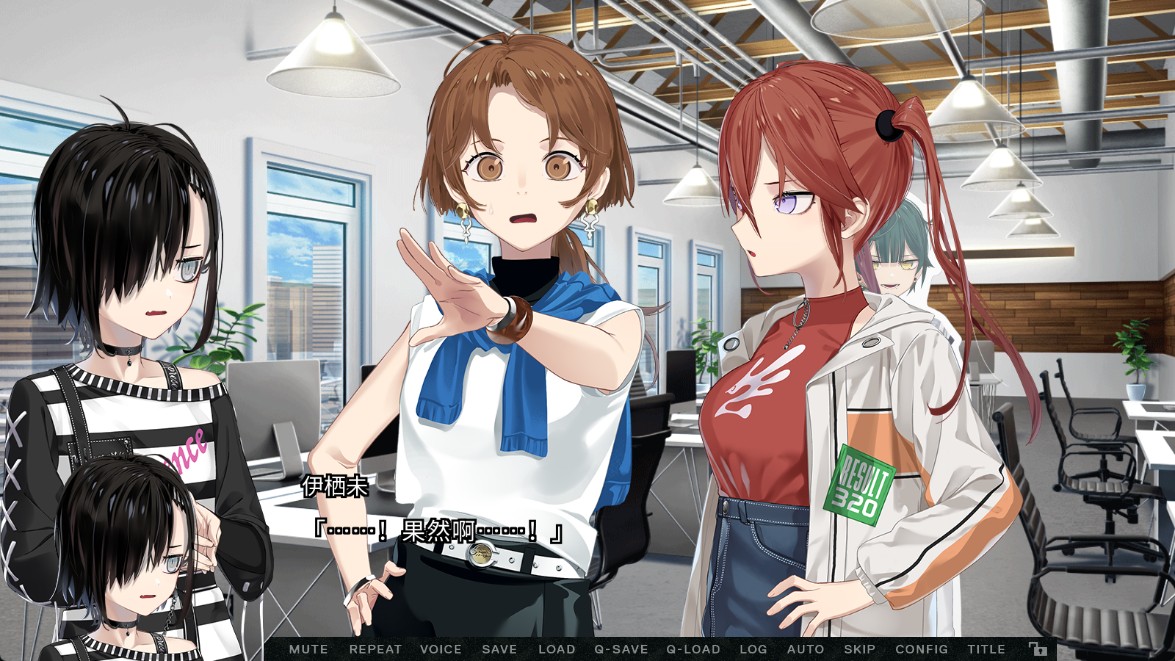This screenshot has width=1175, height=661.
Task: Toggle the menu bar lock icon
Action: point(1038,649)
